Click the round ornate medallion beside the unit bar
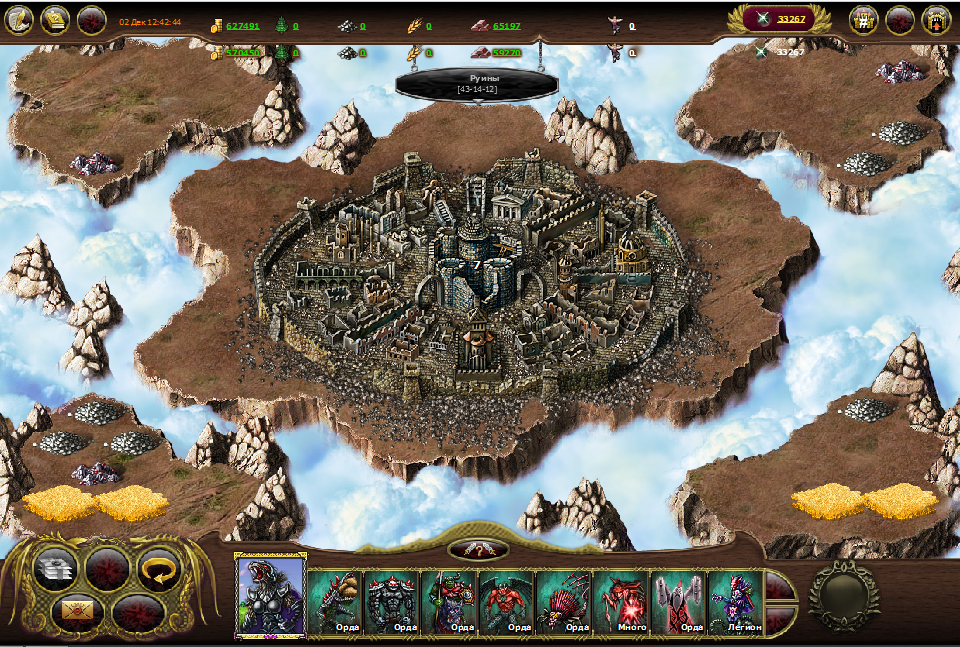960x647 pixels. click(x=843, y=595)
